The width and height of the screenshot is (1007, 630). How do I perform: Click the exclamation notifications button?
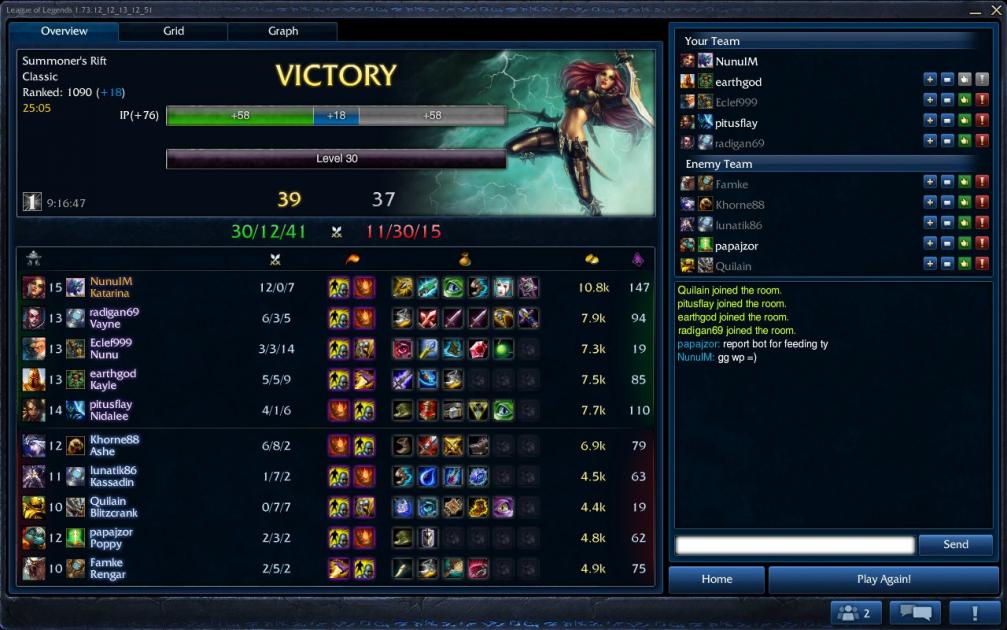coord(969,613)
